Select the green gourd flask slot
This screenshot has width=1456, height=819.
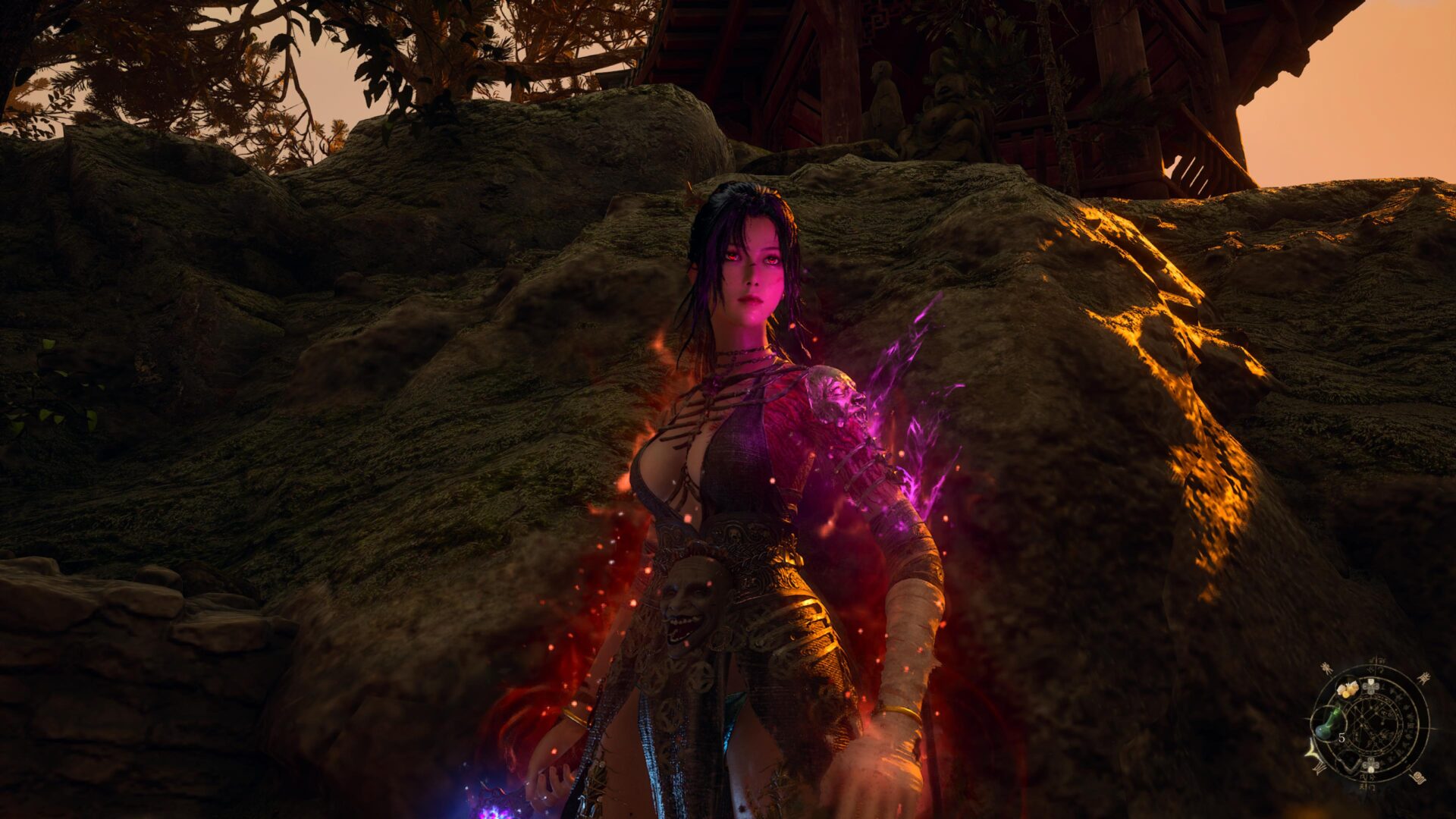coord(1328,723)
